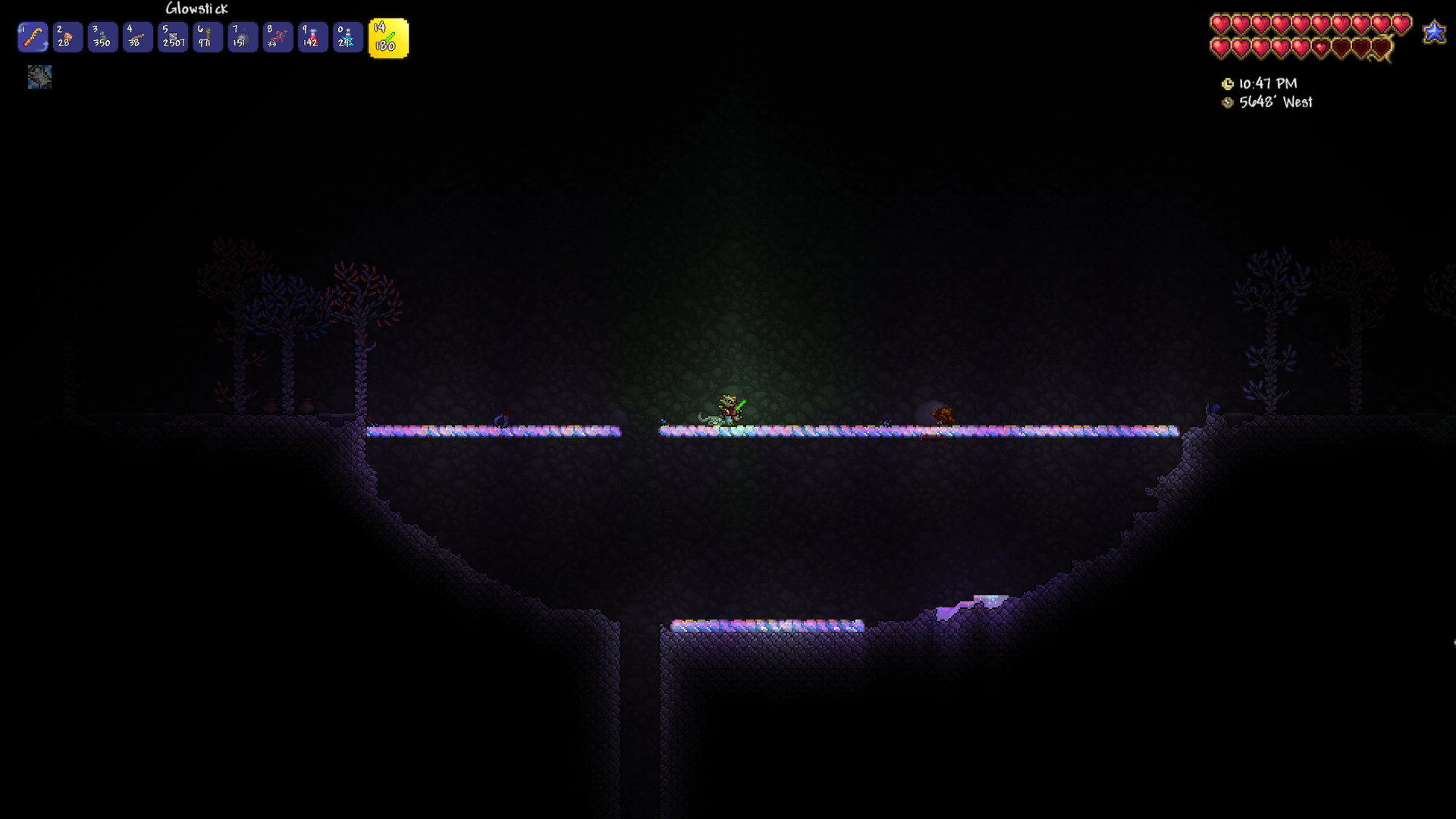Choose the blue mana potion slot
Viewport: 1456px width, 819px height.
(347, 37)
